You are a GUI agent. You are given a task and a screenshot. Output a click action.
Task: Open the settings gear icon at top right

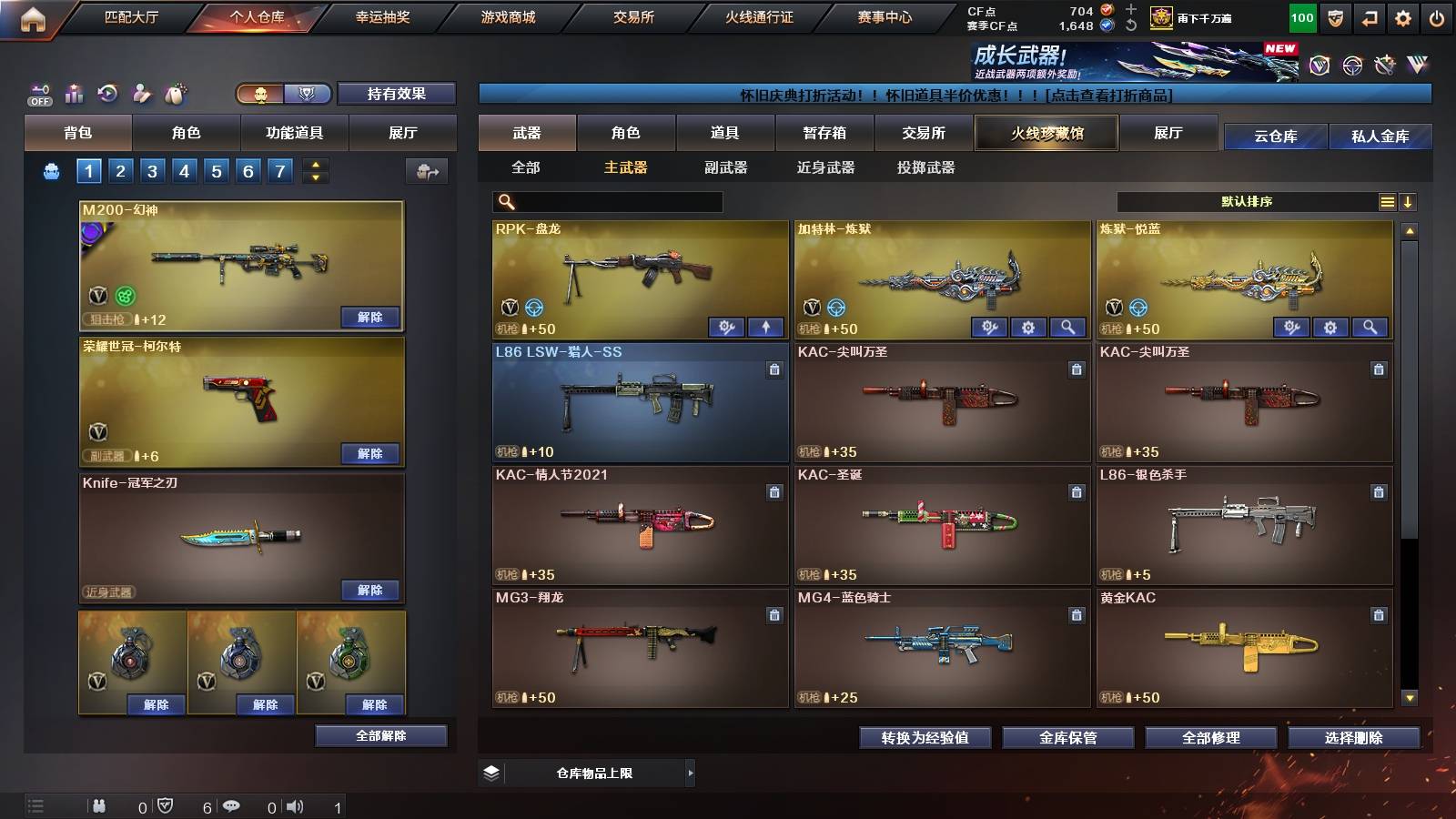pyautogui.click(x=1401, y=16)
